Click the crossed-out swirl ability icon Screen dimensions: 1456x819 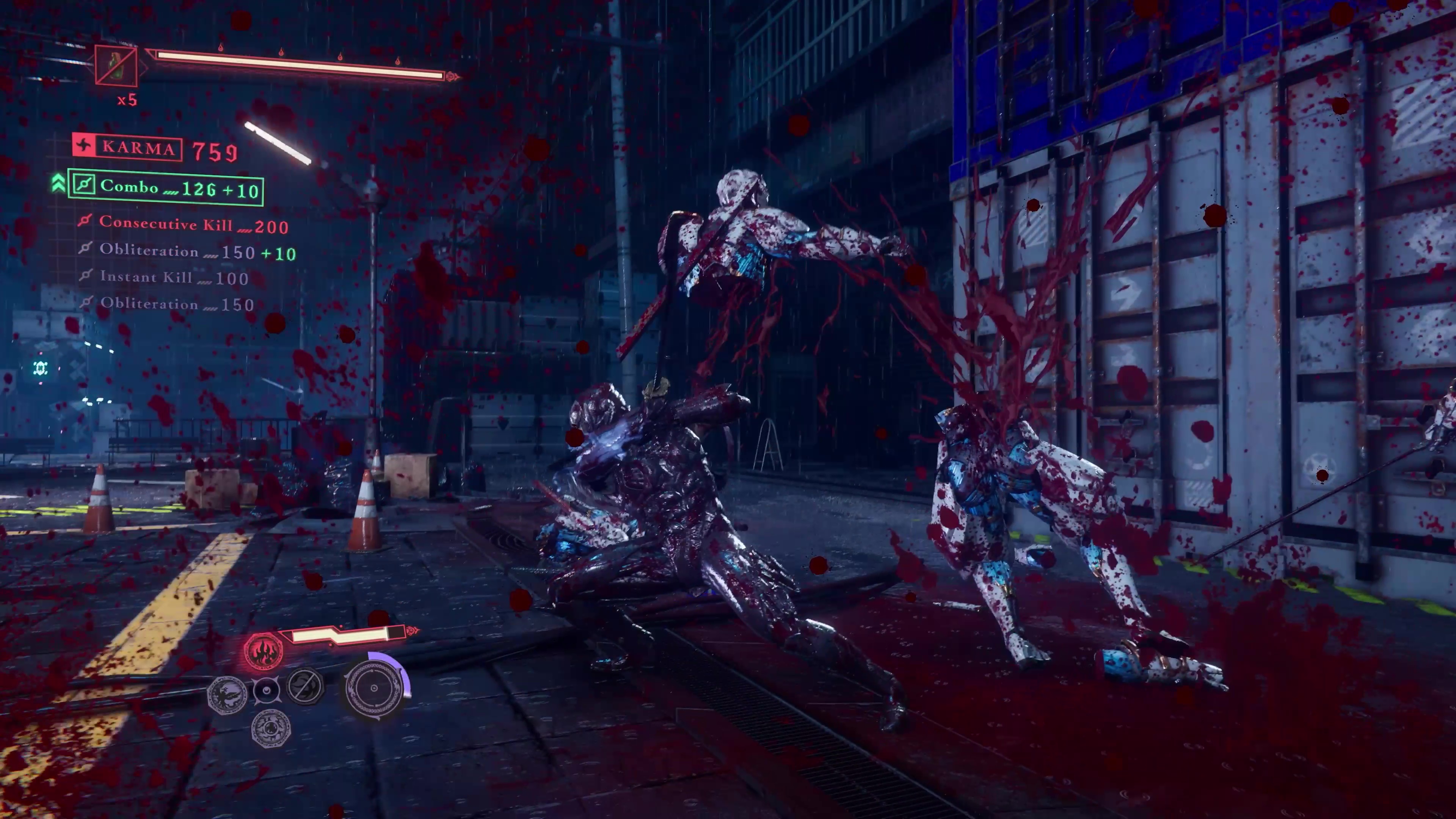click(x=305, y=686)
